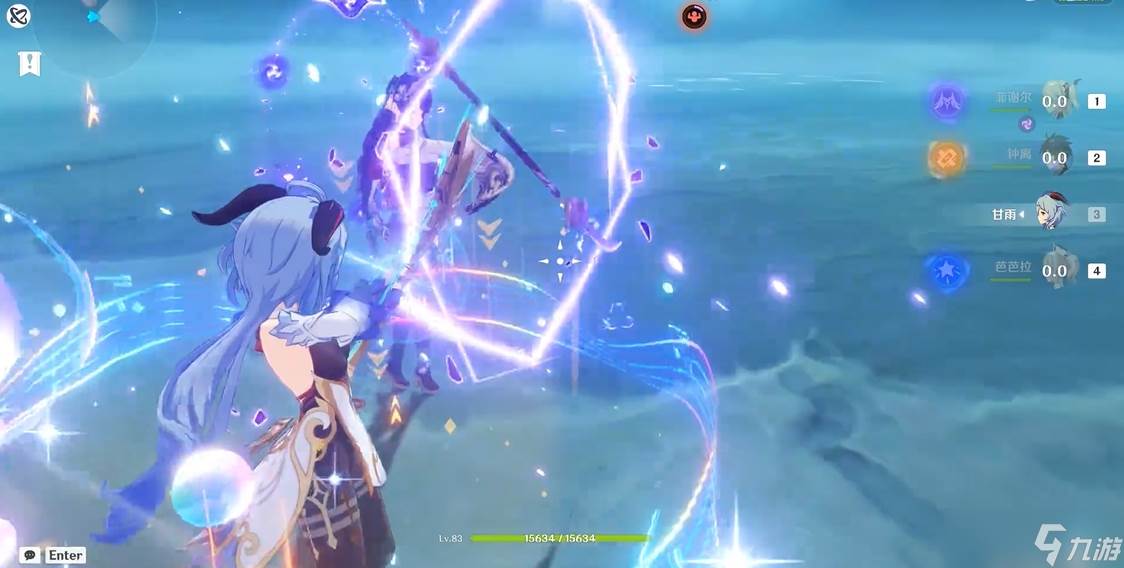Activate 钟离's orange Geo burst icon
Viewport: 1124px width, 568px height.
pyautogui.click(x=946, y=157)
